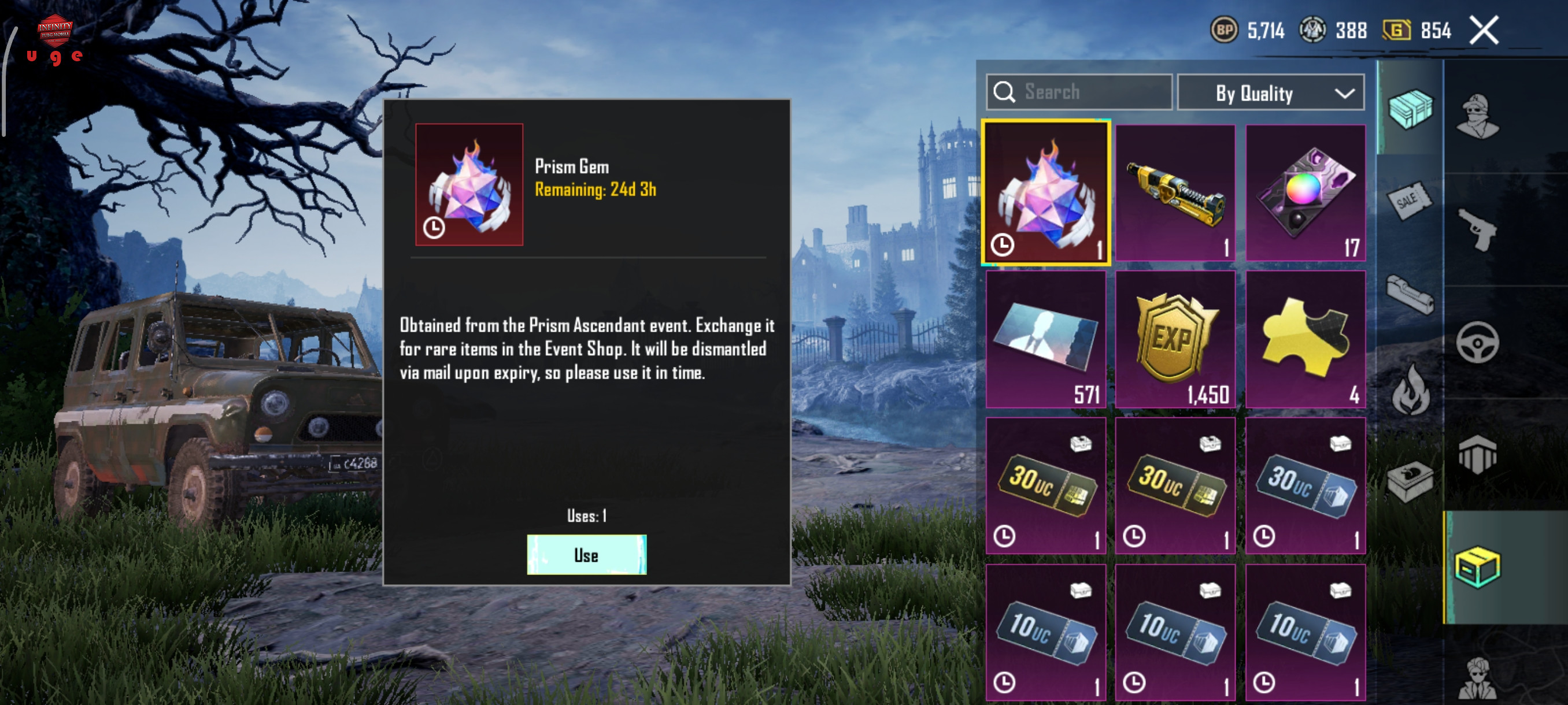Open the yellow box inventory tab

[1478, 567]
